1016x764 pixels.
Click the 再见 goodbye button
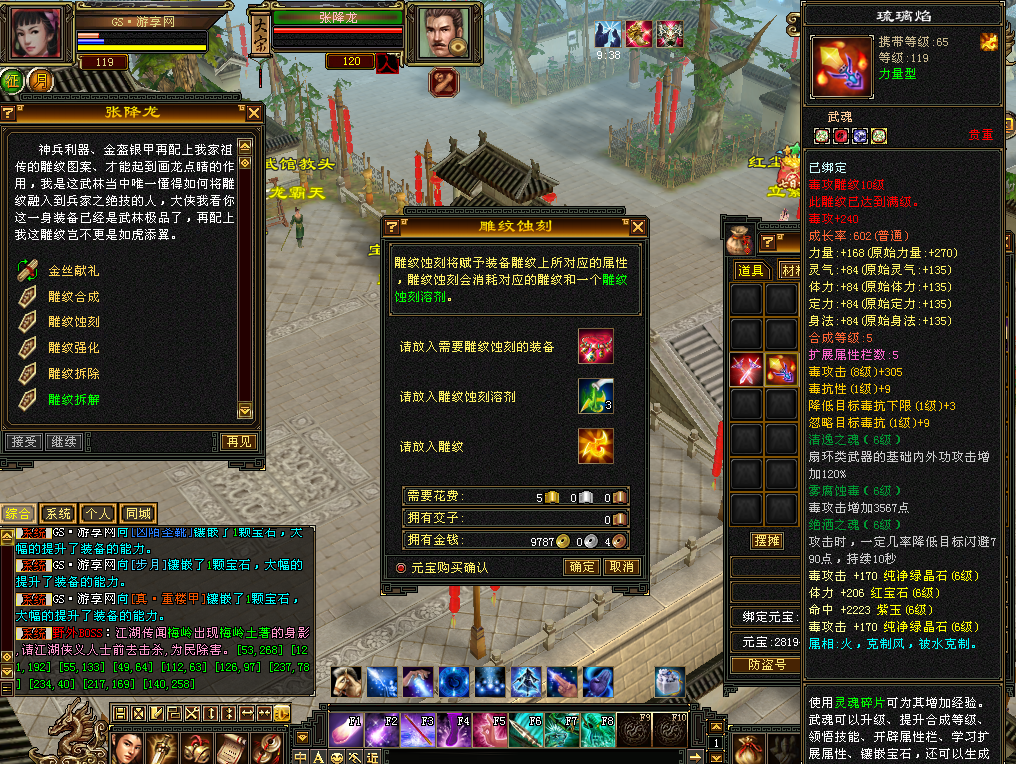point(238,441)
